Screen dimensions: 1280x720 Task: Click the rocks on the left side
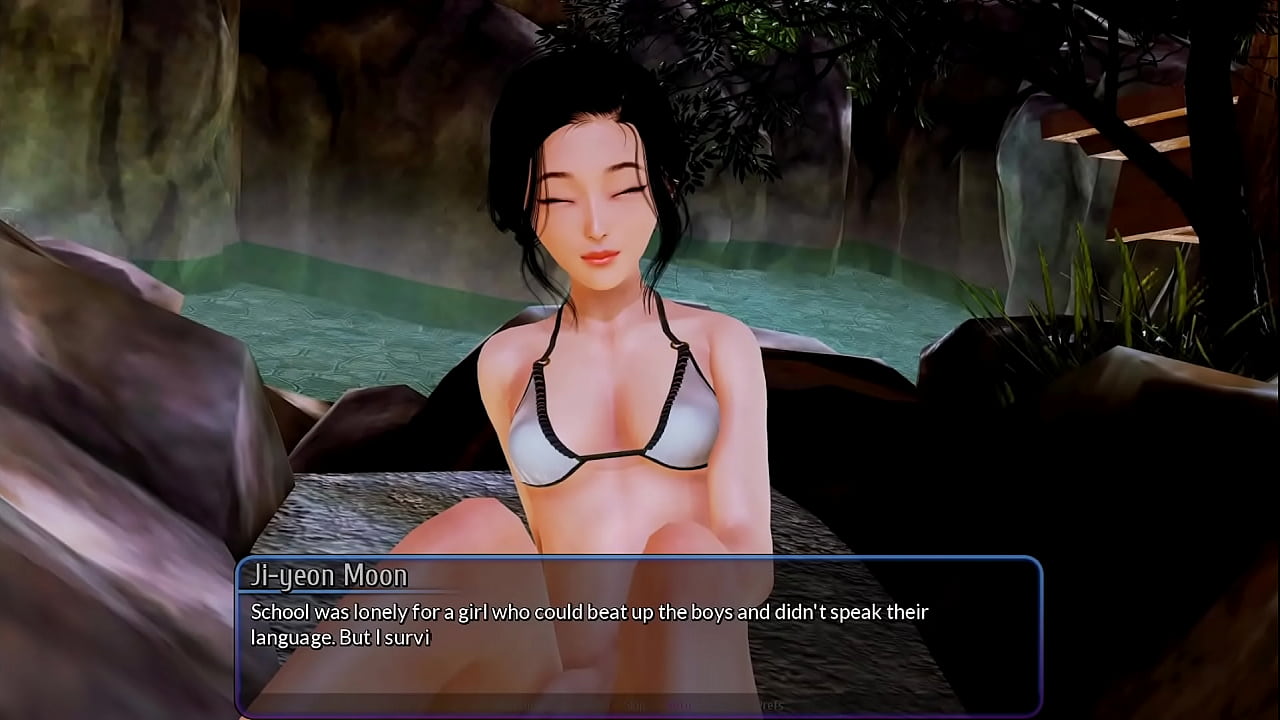100,400
